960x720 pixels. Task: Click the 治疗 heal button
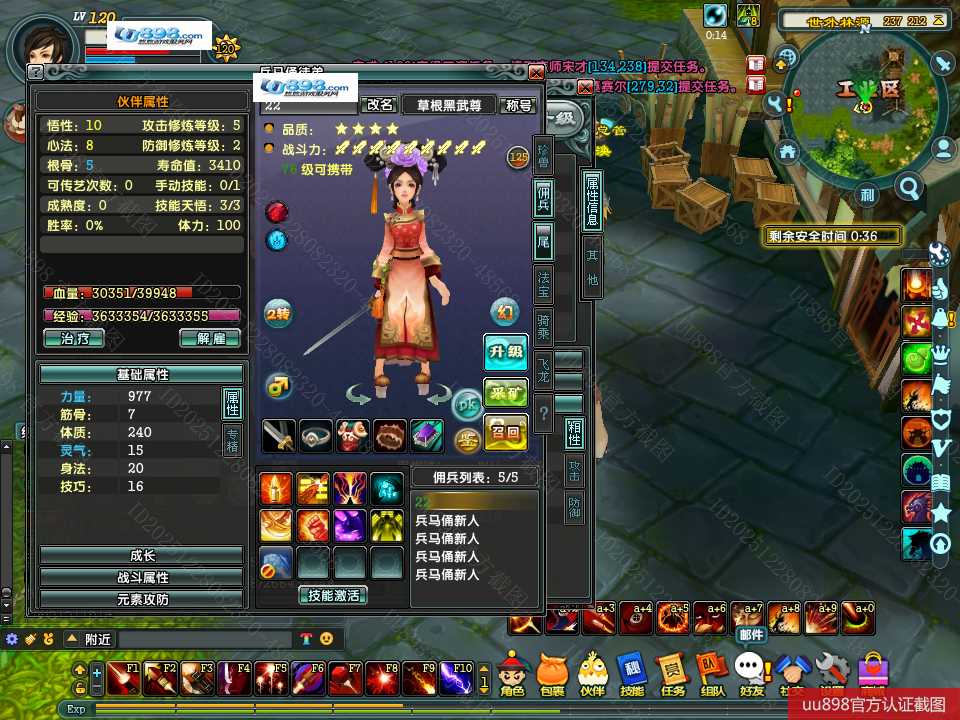[x=74, y=338]
